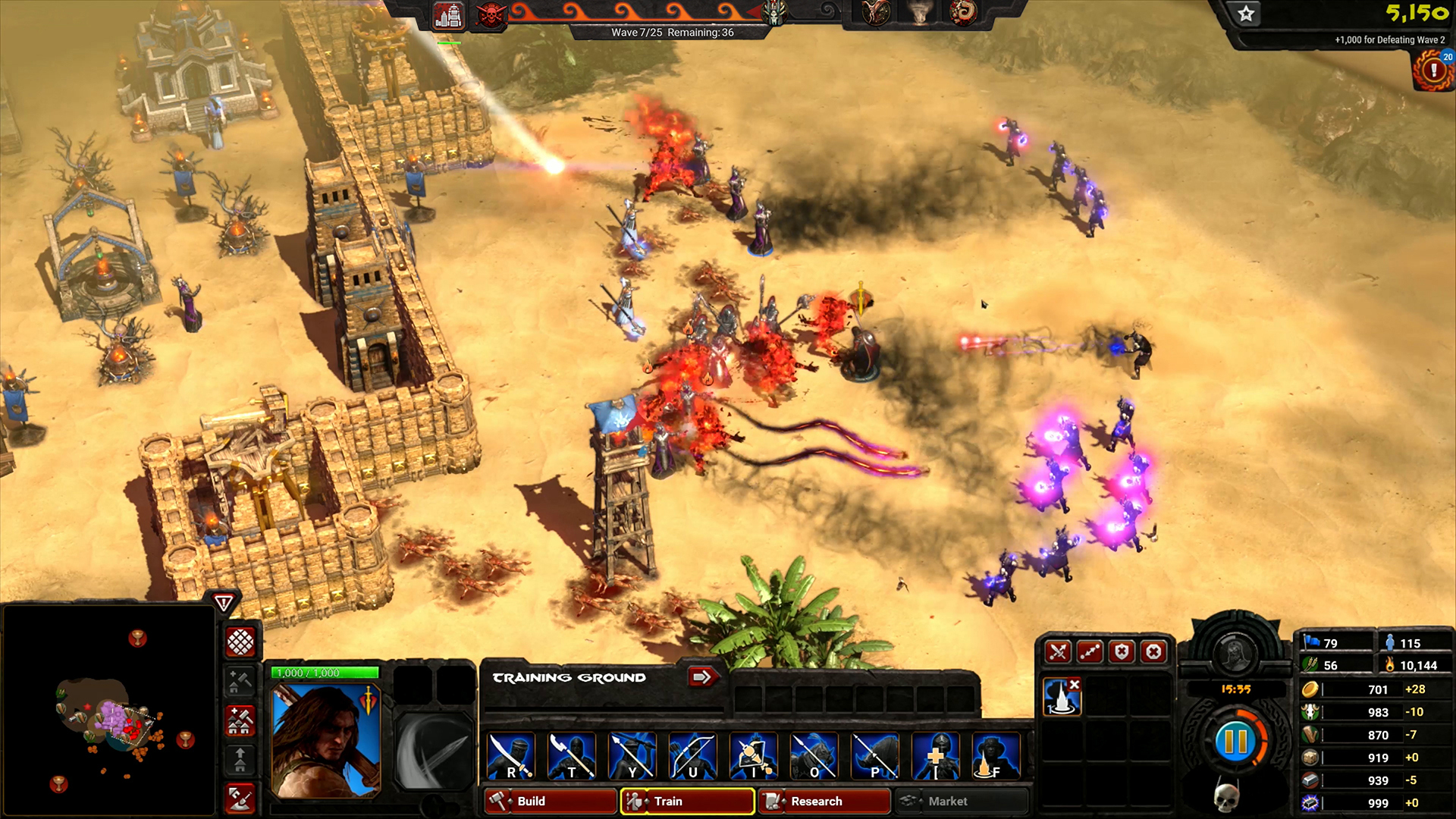Train a swordsman with the R hotkey icon
The image size is (1456, 819).
click(511, 756)
